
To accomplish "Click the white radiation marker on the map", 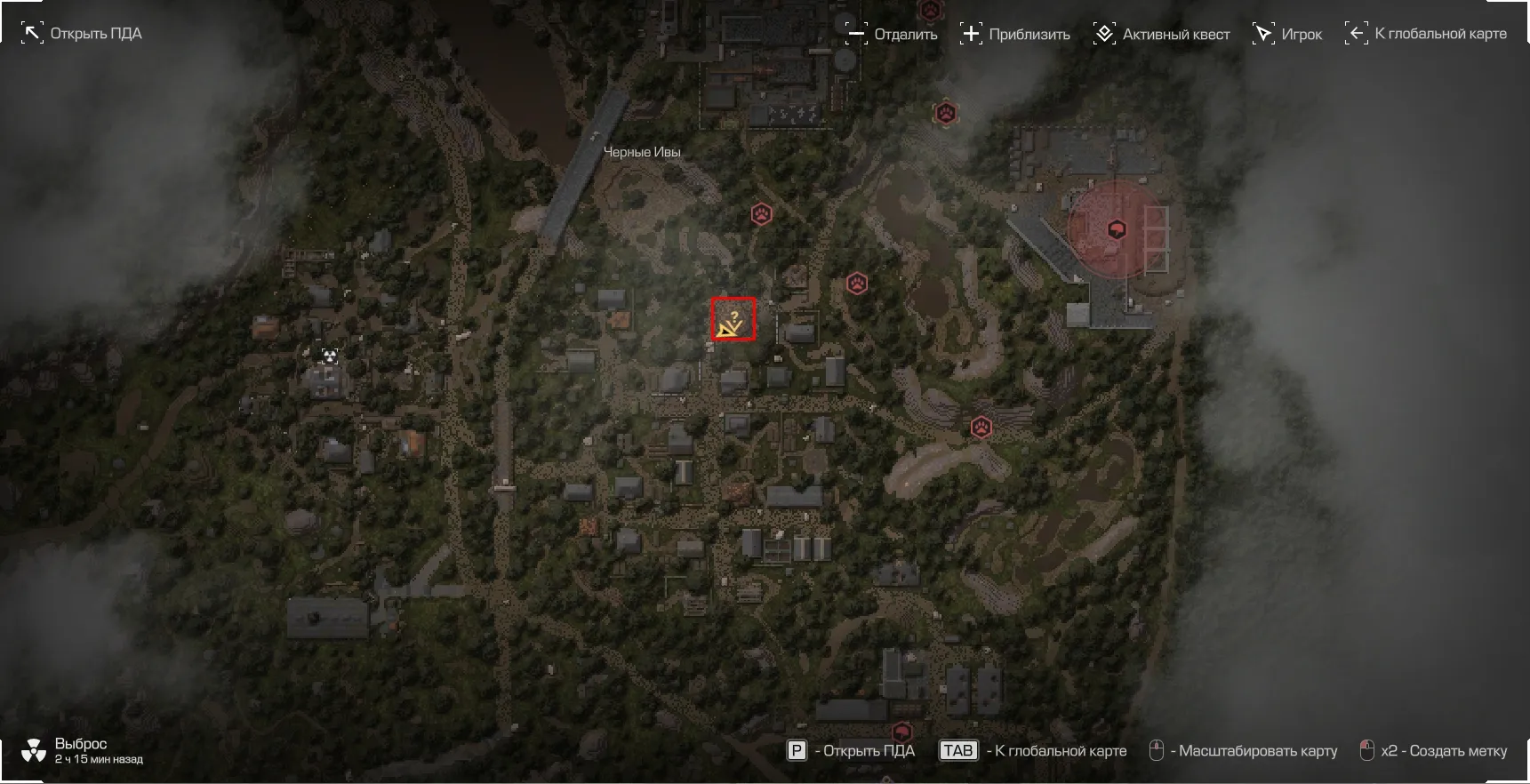I will [x=330, y=356].
